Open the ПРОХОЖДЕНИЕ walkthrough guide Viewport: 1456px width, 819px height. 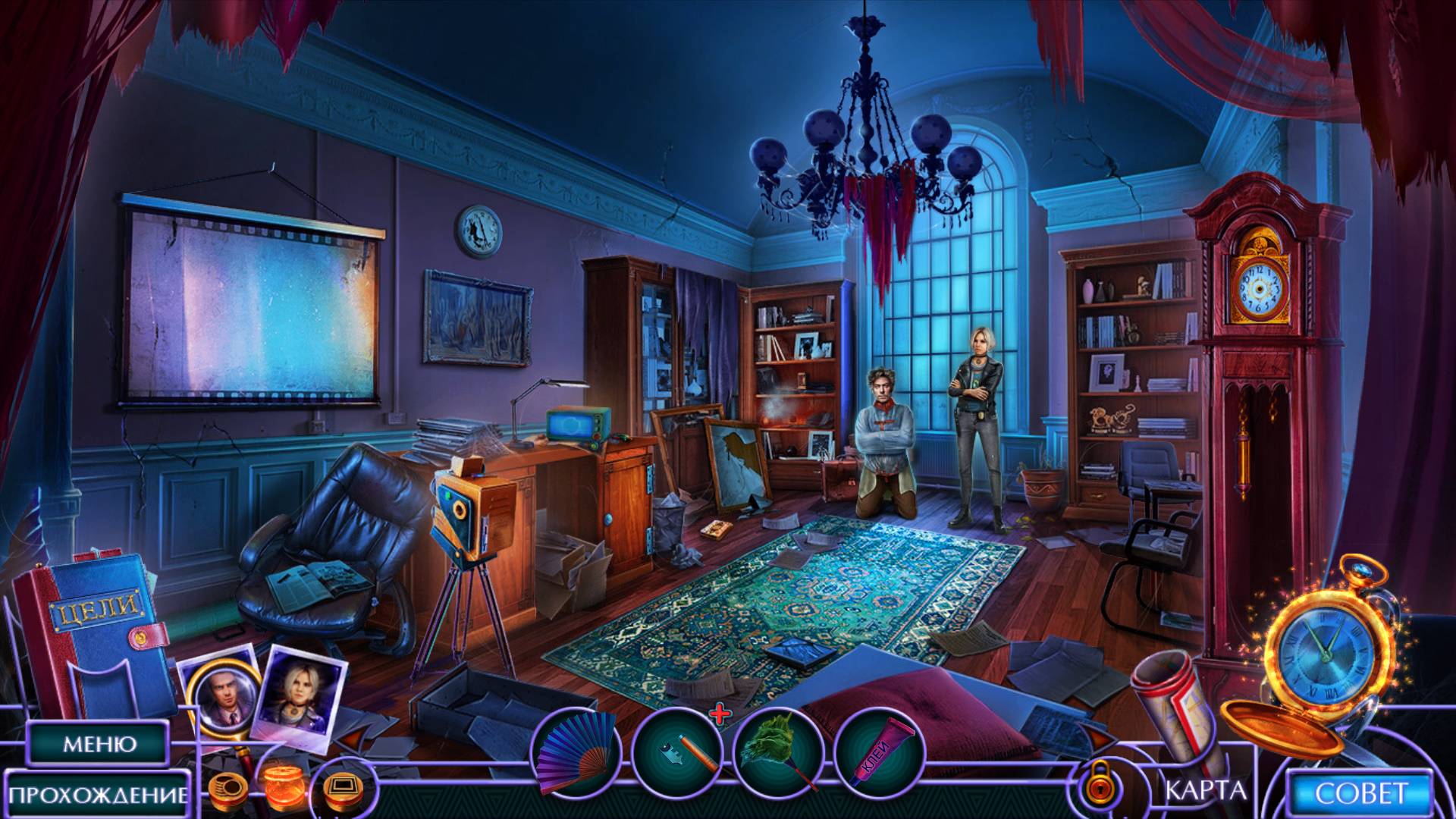pos(99,795)
